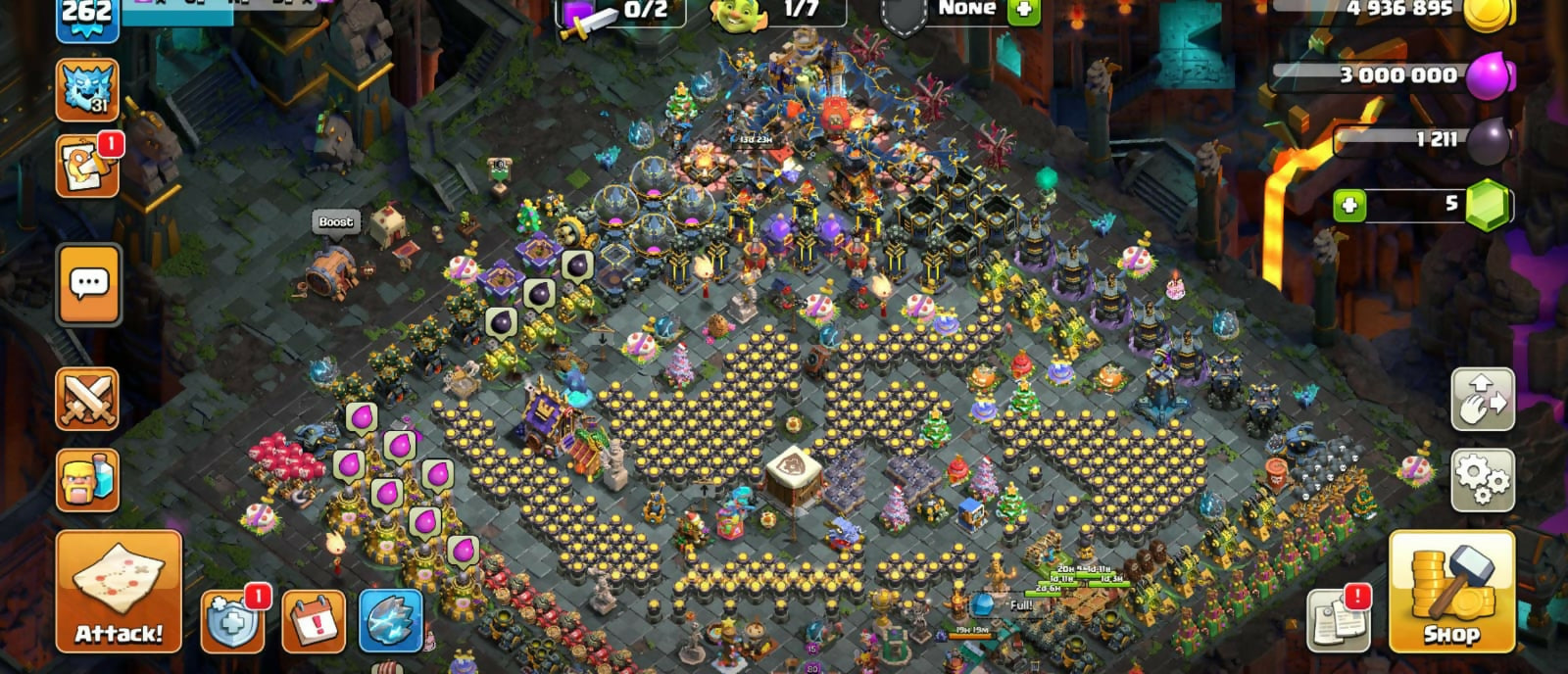The width and height of the screenshot is (1568, 674).
Task: Open the blue monster icon marked 31
Action: pos(87,90)
